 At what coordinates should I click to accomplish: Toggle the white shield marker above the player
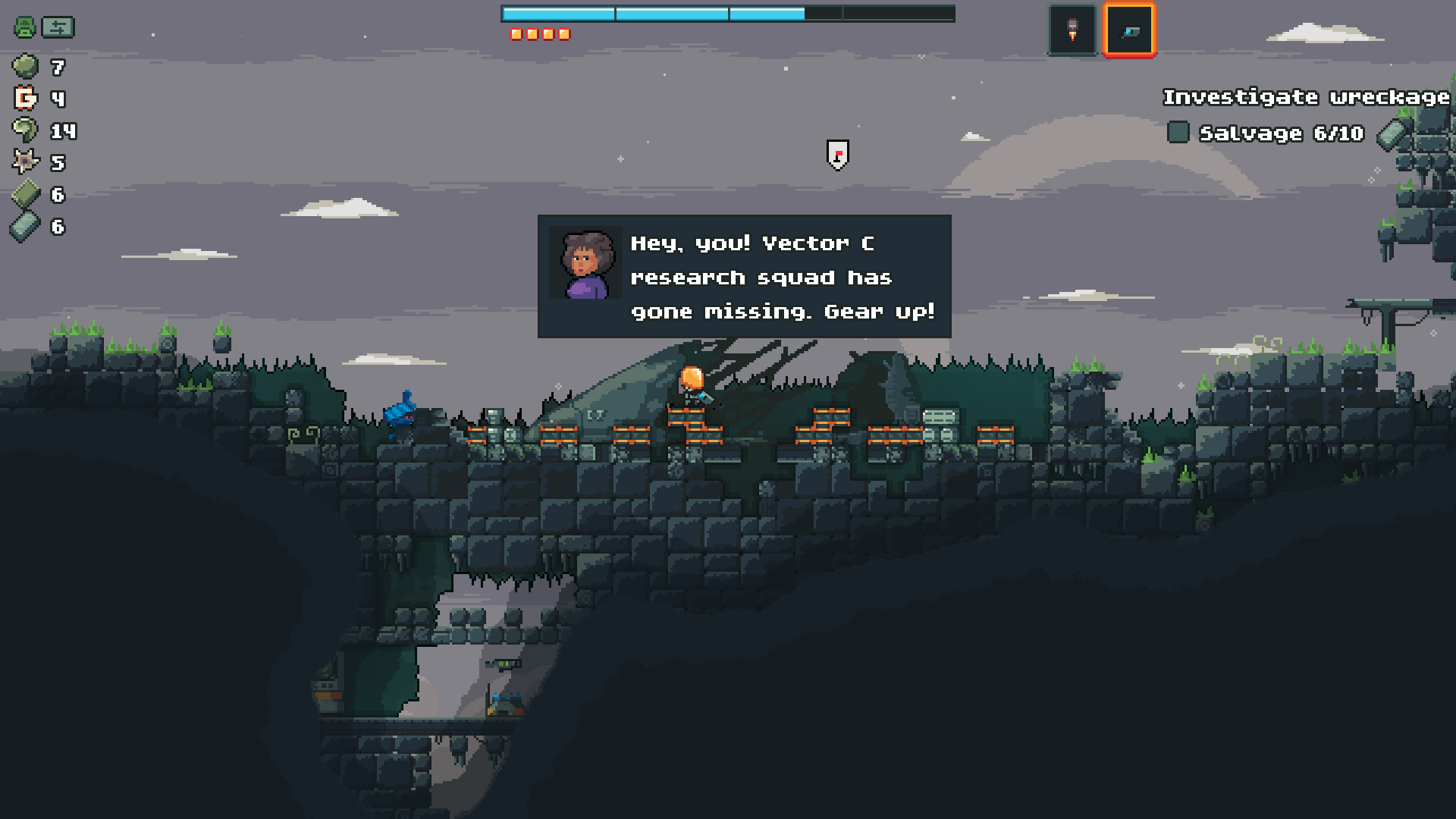(836, 154)
